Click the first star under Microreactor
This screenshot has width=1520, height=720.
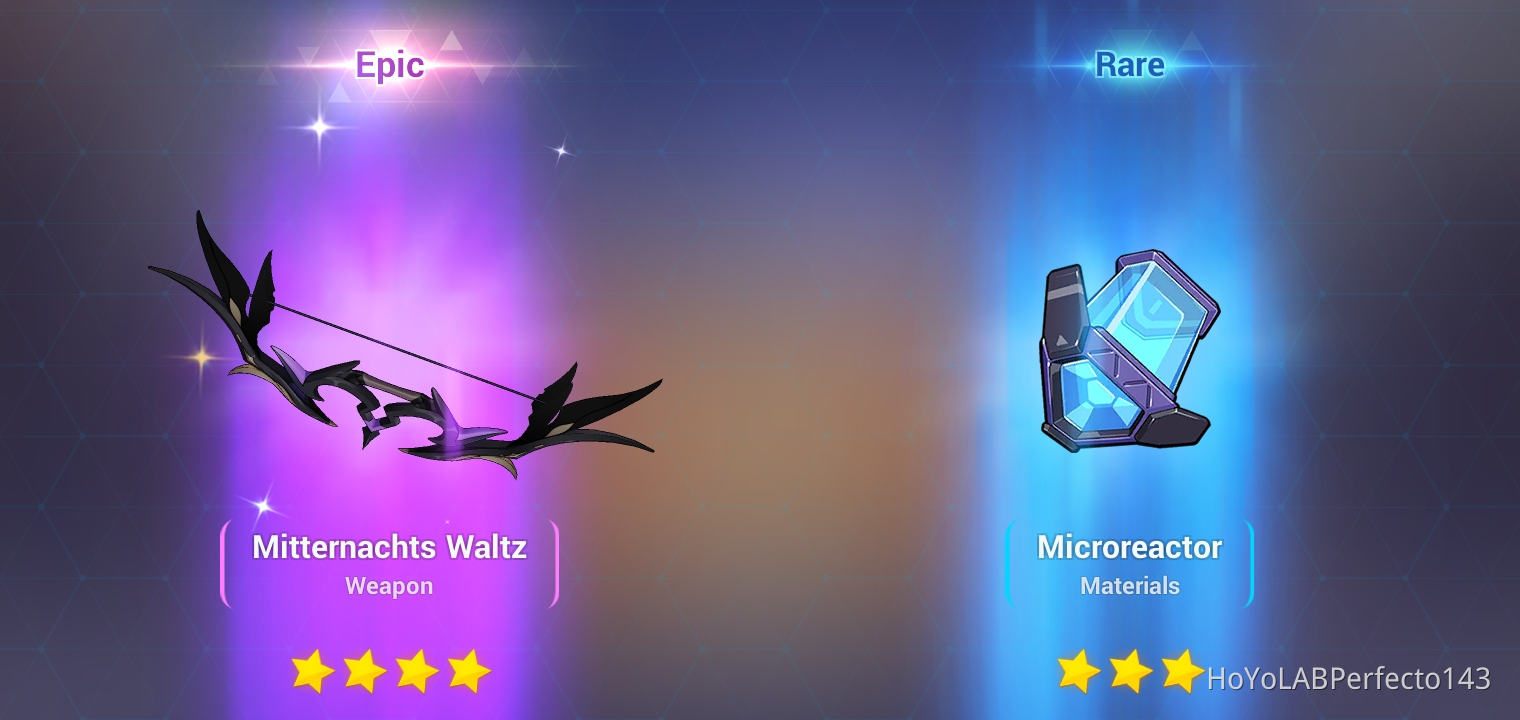(1078, 671)
